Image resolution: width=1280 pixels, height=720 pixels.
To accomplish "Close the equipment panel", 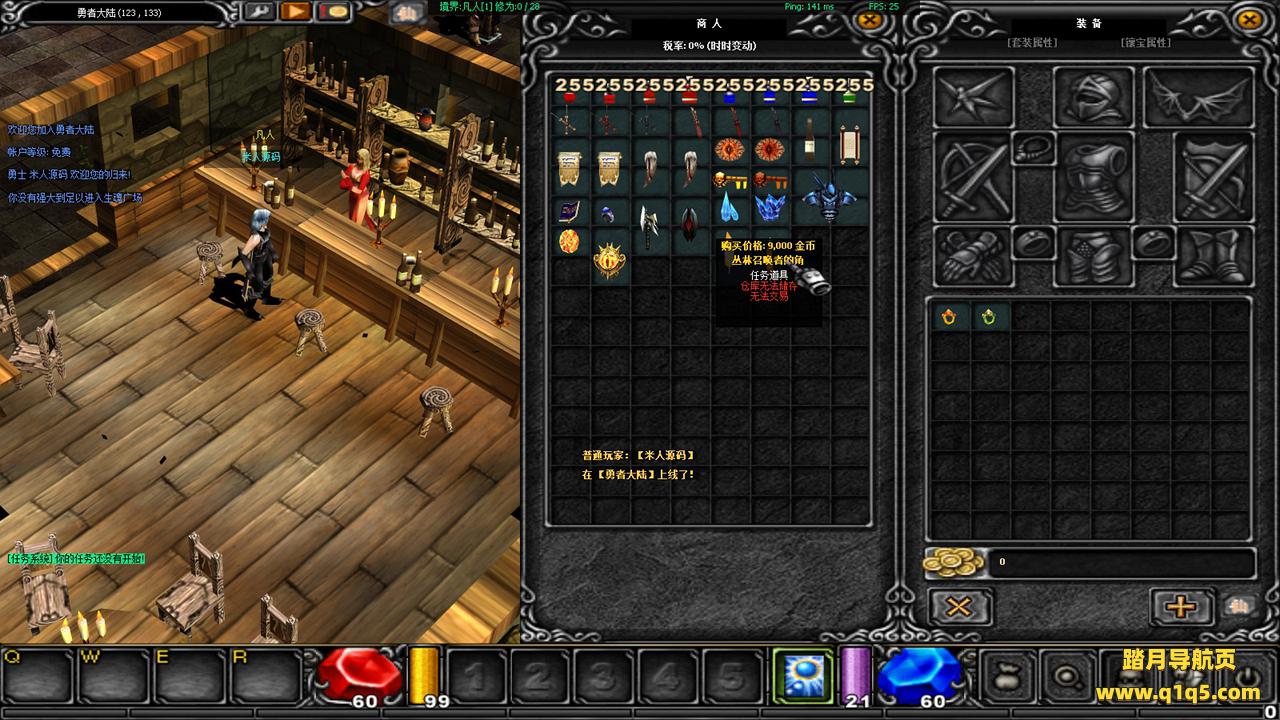I will pyautogui.click(x=1248, y=20).
